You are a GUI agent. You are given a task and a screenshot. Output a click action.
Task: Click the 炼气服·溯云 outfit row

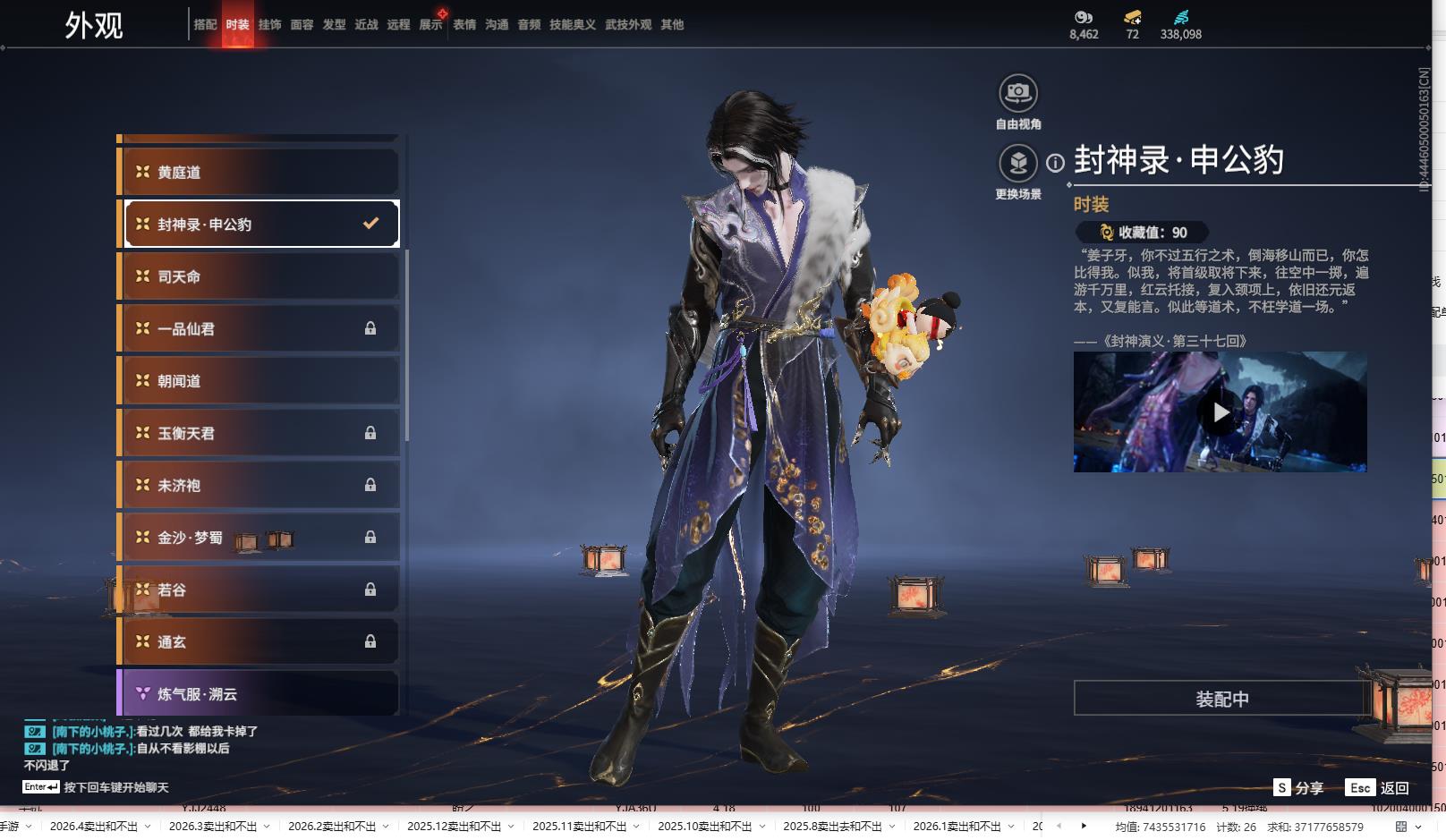259,693
